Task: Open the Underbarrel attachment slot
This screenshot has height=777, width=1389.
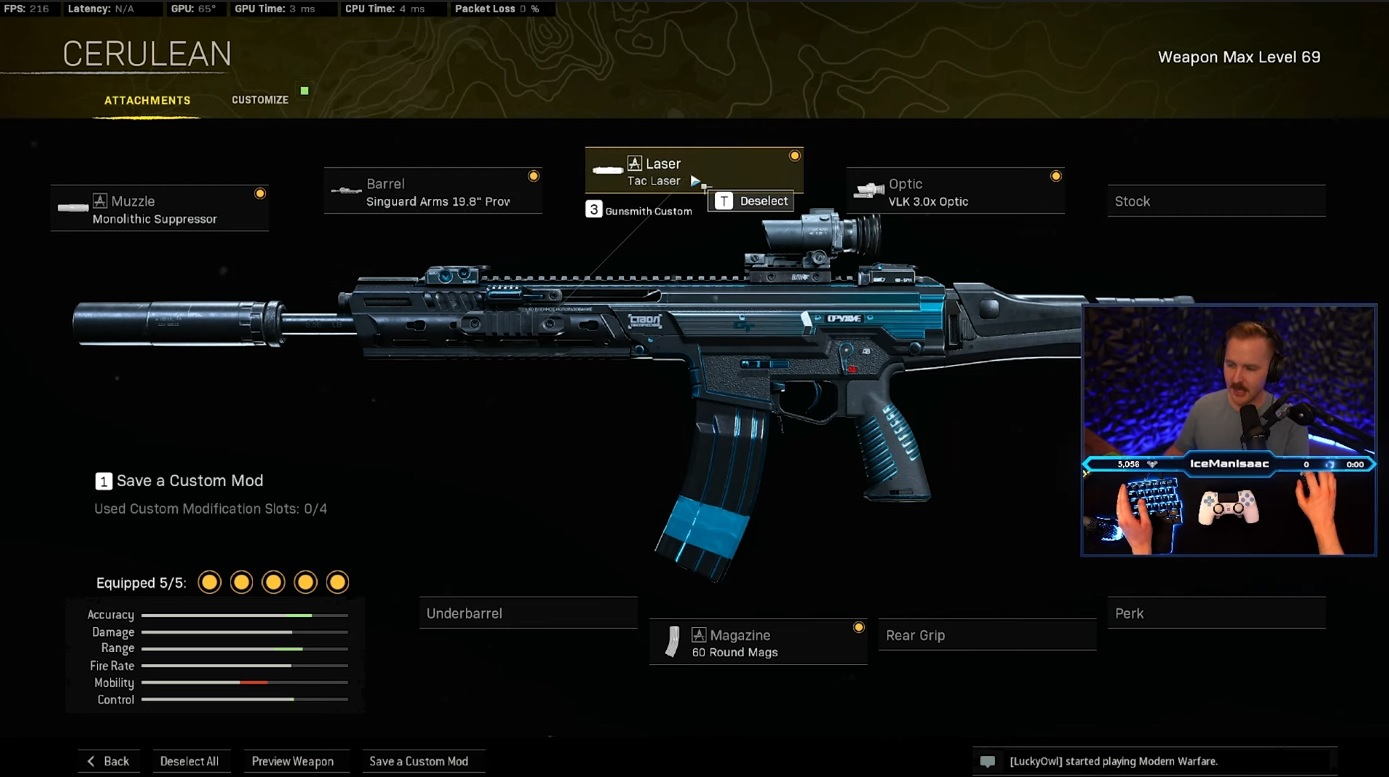Action: pyautogui.click(x=528, y=613)
